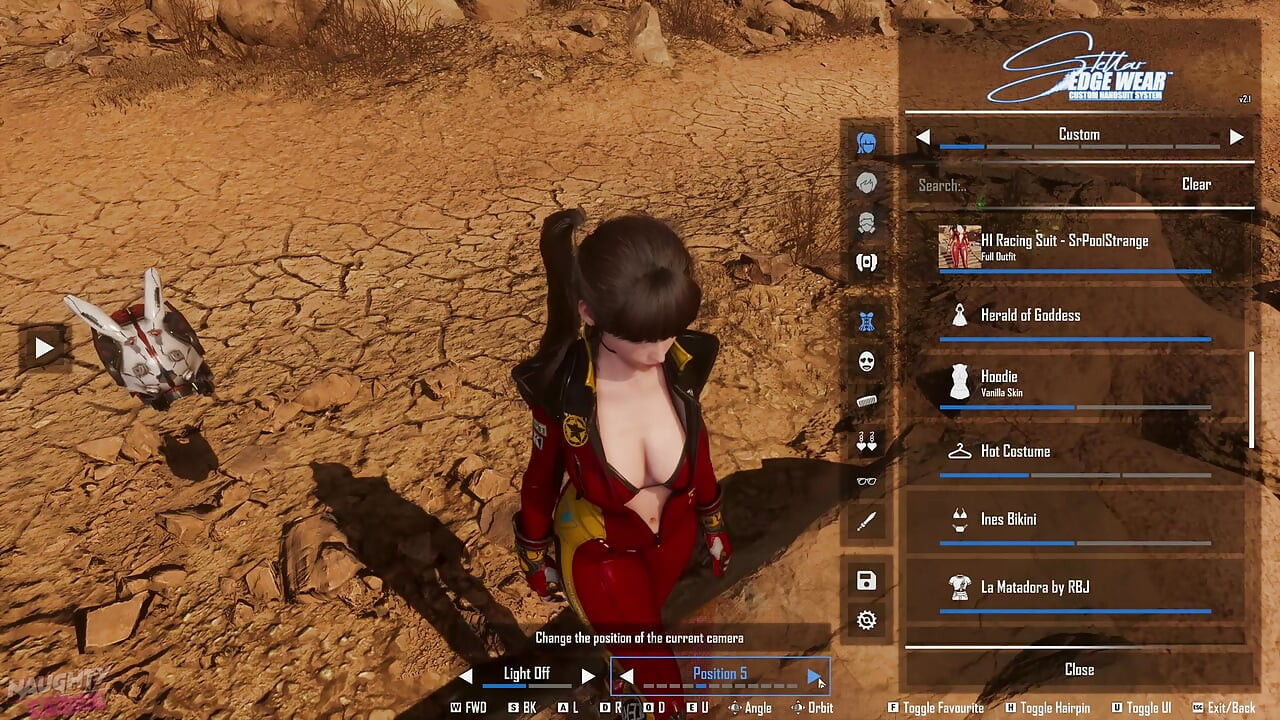Click the save preset icon
The image size is (1280, 720).
(866, 580)
